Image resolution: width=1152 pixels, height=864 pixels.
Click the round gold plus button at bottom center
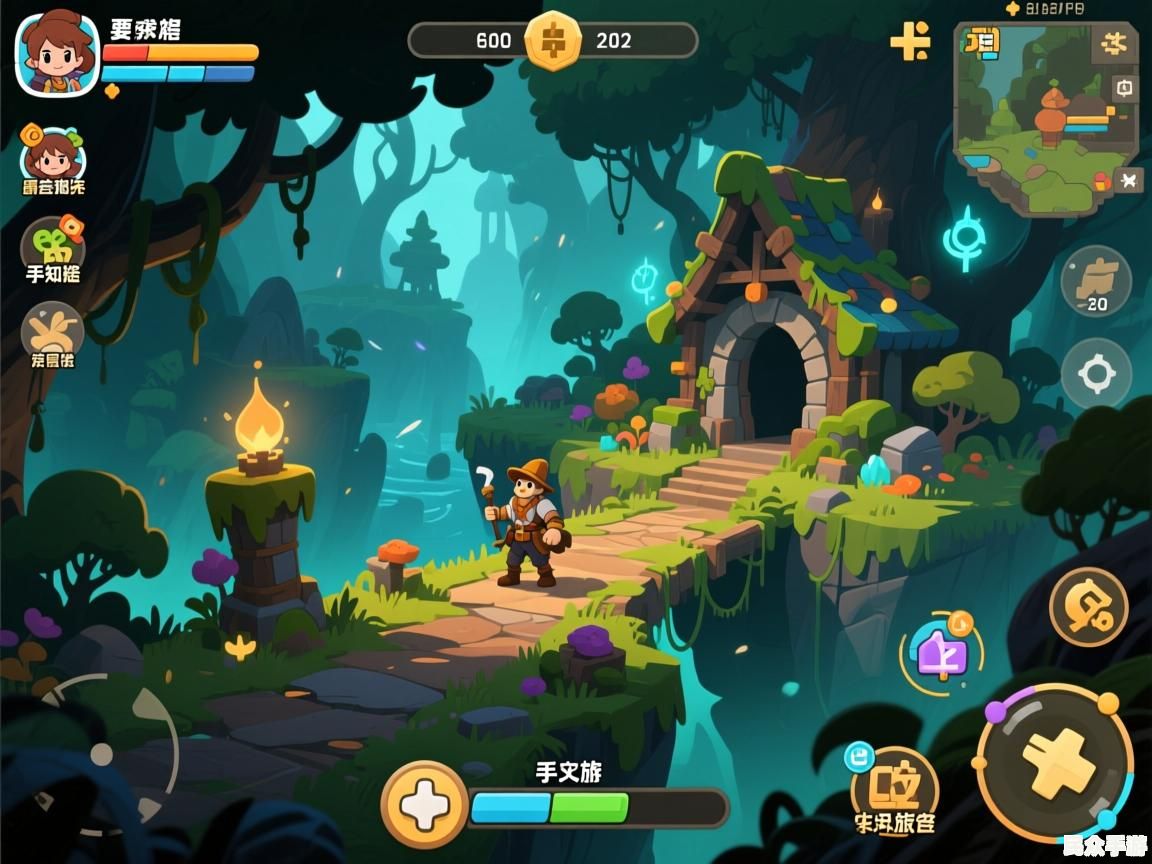424,805
